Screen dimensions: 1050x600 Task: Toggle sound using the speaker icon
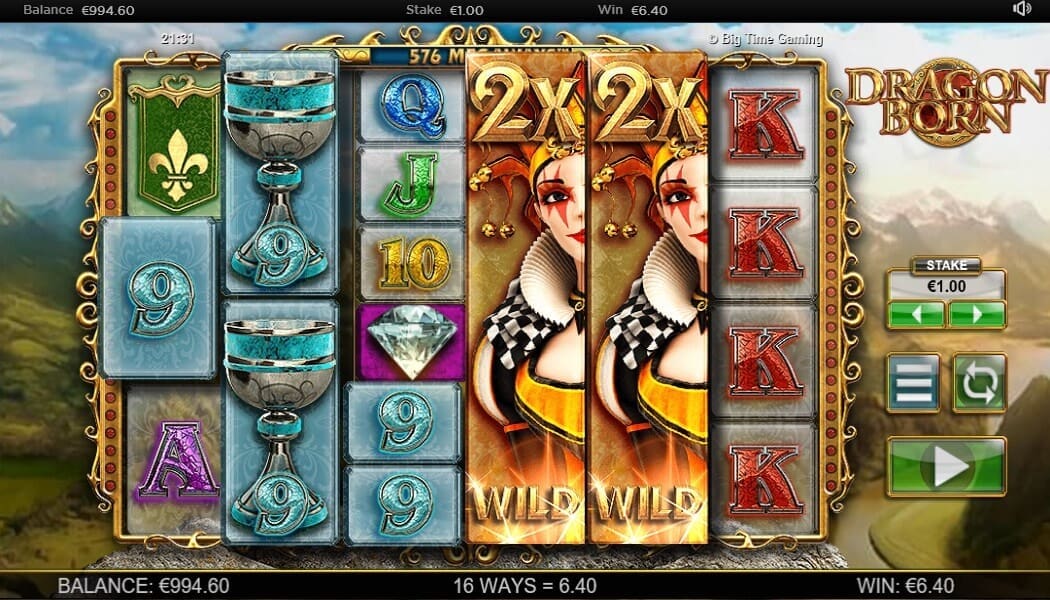1022,9
